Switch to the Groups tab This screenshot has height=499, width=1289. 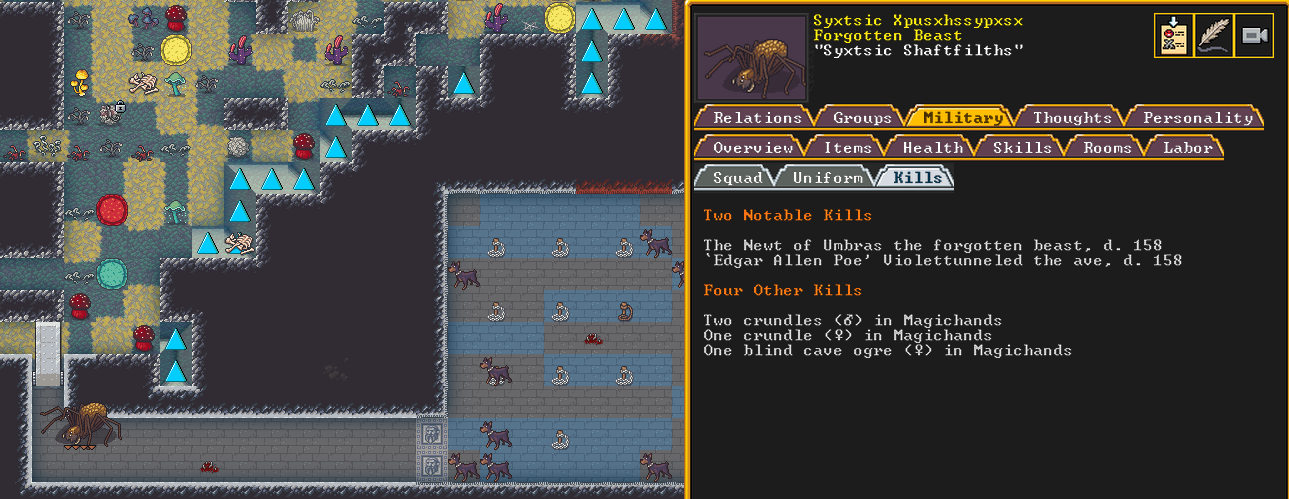(862, 118)
